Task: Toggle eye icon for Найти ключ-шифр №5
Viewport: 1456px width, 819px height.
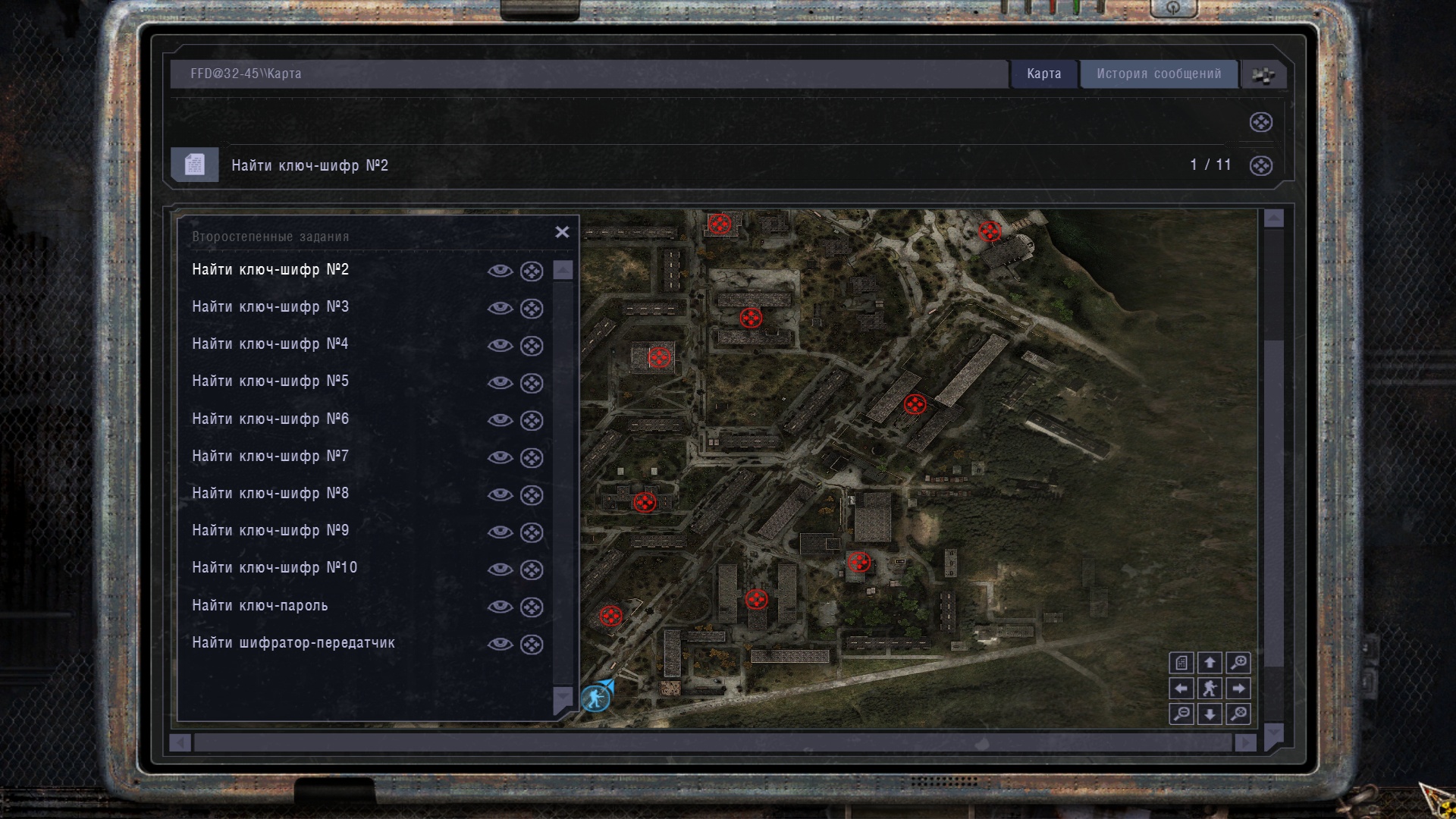Action: [x=500, y=382]
